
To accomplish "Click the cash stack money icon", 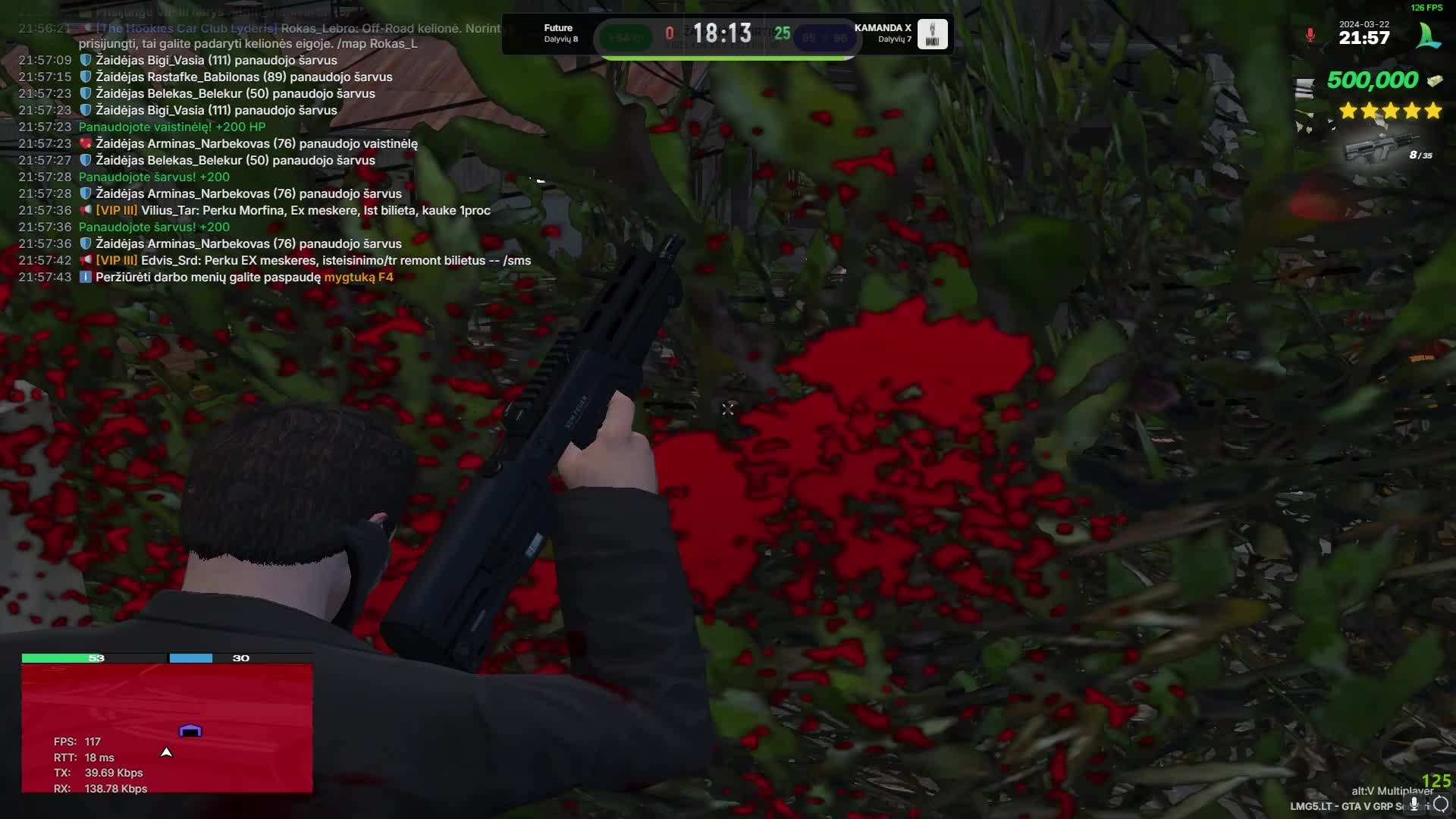I will tap(1434, 80).
